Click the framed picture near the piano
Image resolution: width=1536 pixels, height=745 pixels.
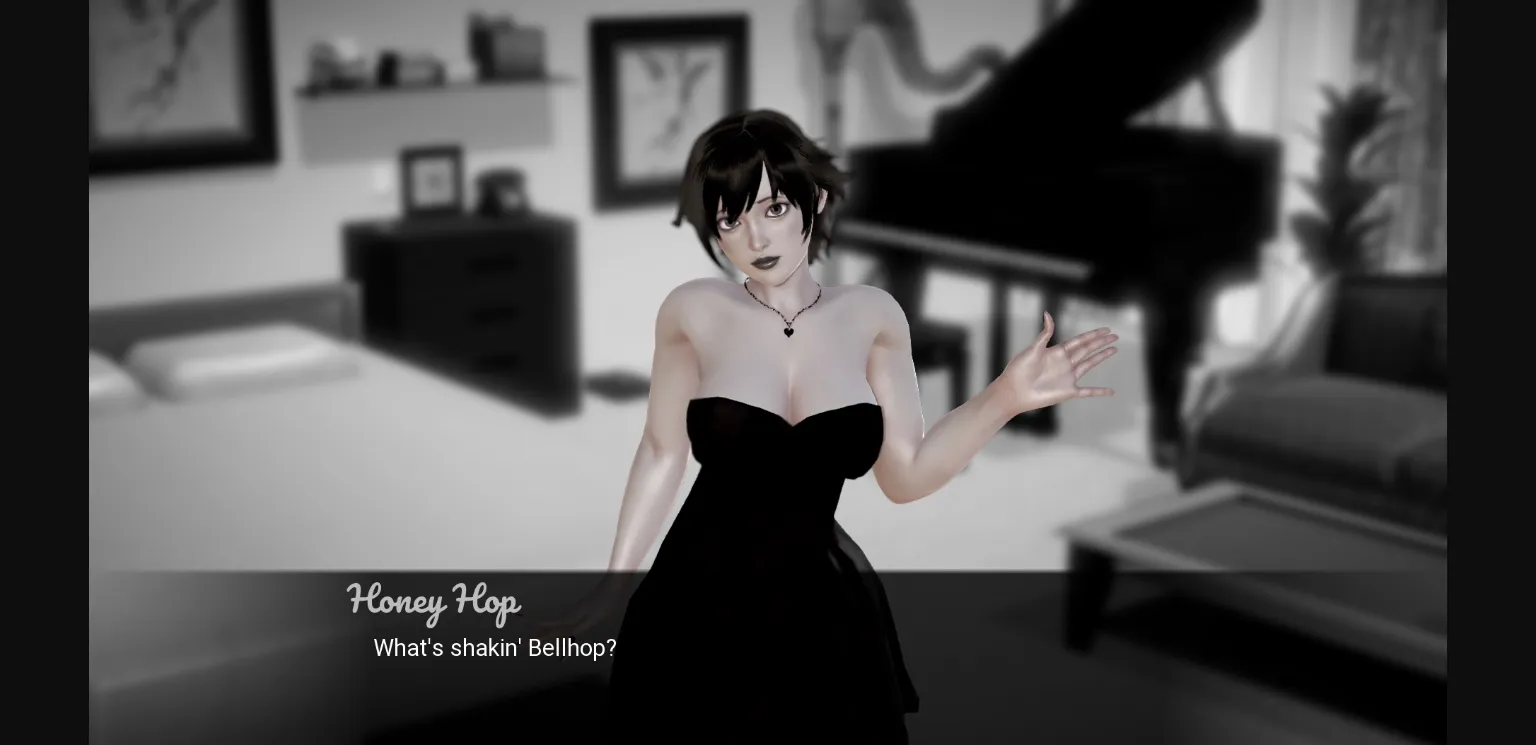[x=665, y=100]
